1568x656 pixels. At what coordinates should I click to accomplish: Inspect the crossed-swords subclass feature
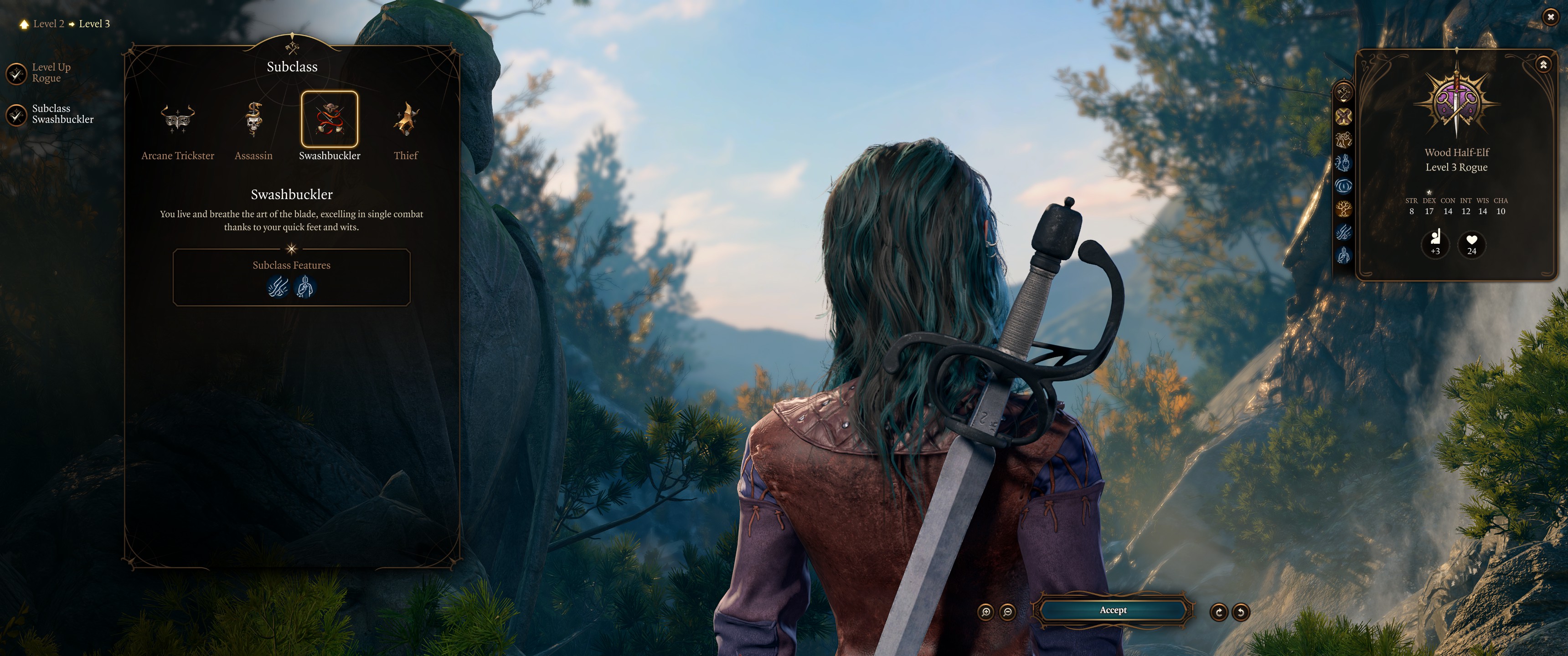[x=278, y=287]
